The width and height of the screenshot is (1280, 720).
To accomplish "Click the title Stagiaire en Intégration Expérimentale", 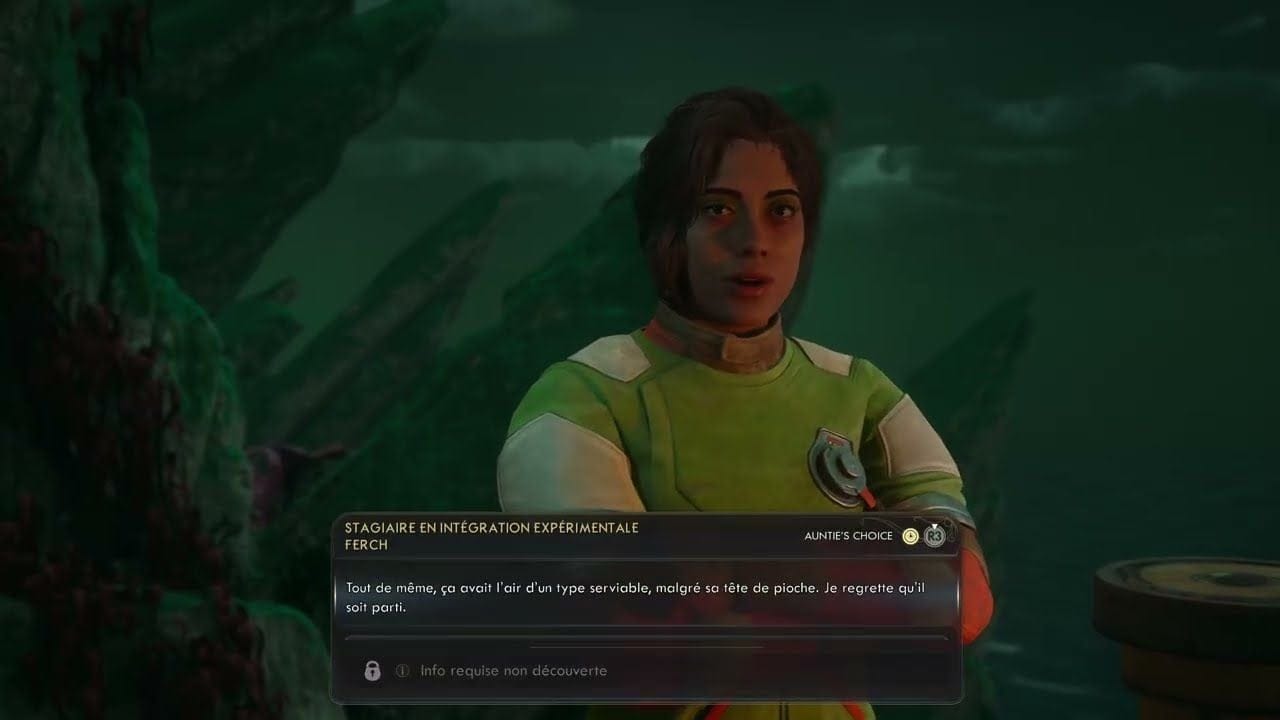I will 491,527.
